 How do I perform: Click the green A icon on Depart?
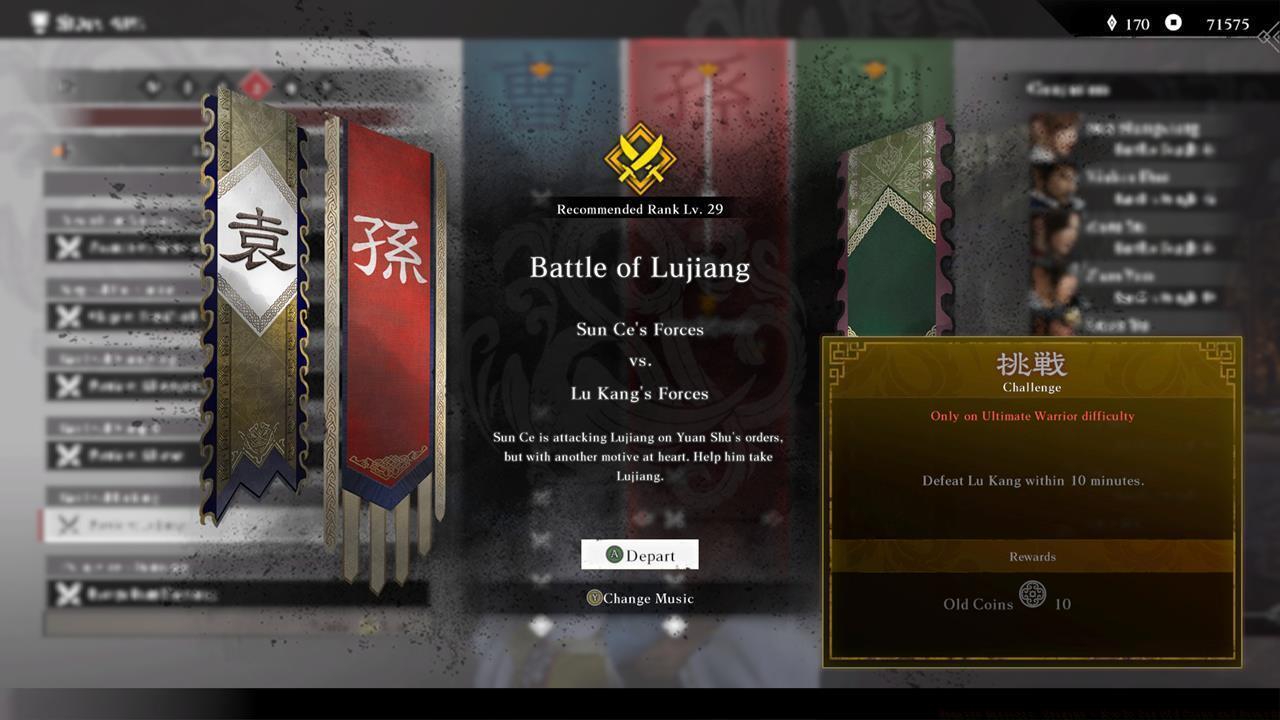point(613,554)
